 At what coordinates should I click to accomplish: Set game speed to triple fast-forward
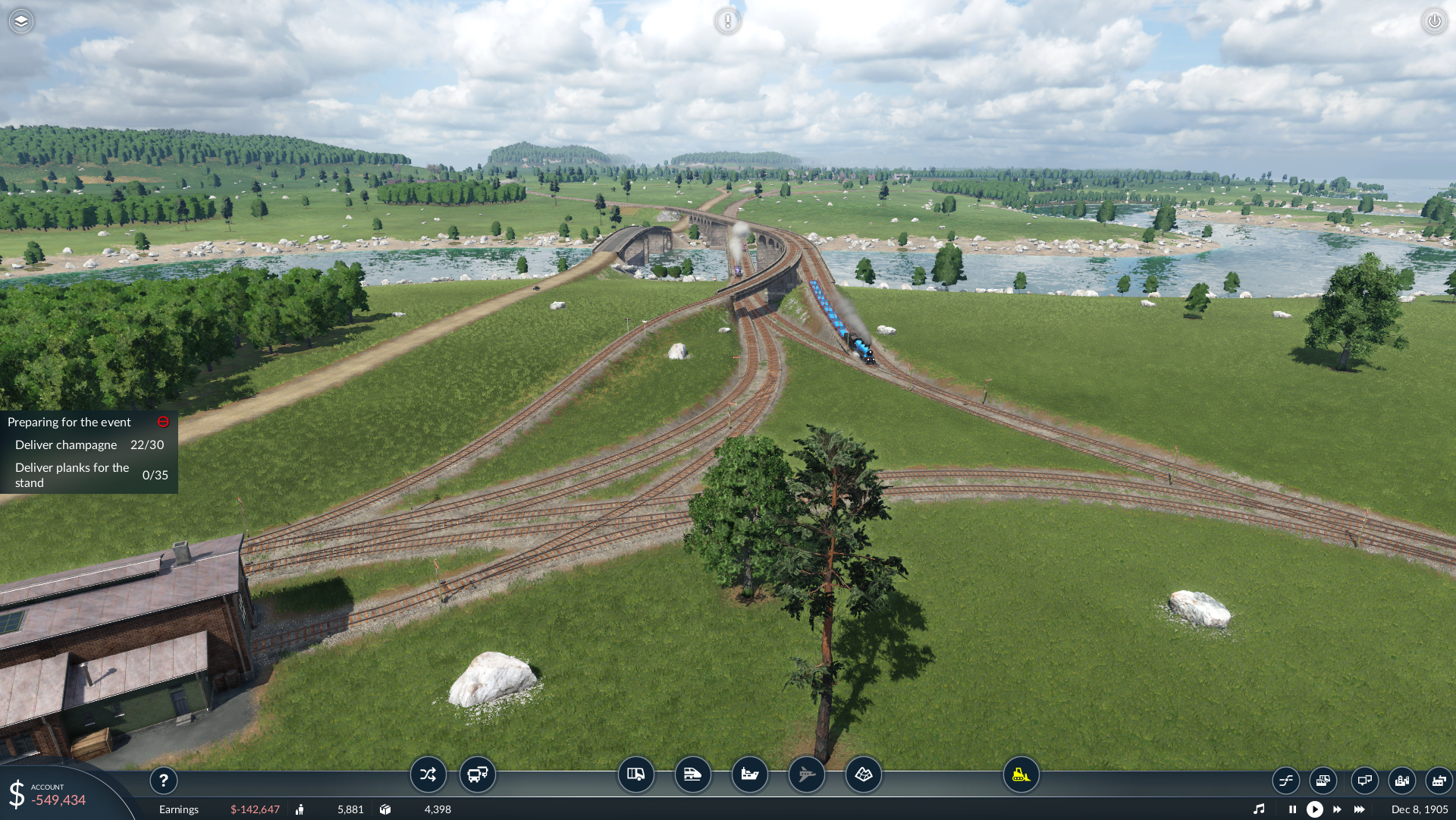point(1359,809)
